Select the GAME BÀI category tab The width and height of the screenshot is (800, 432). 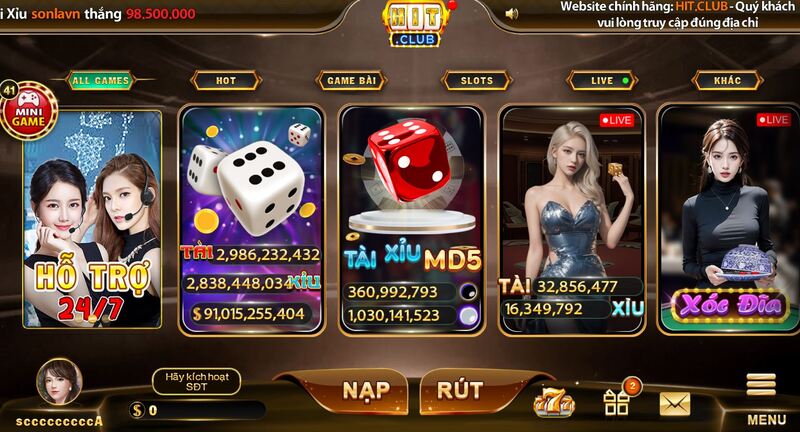pyautogui.click(x=351, y=80)
